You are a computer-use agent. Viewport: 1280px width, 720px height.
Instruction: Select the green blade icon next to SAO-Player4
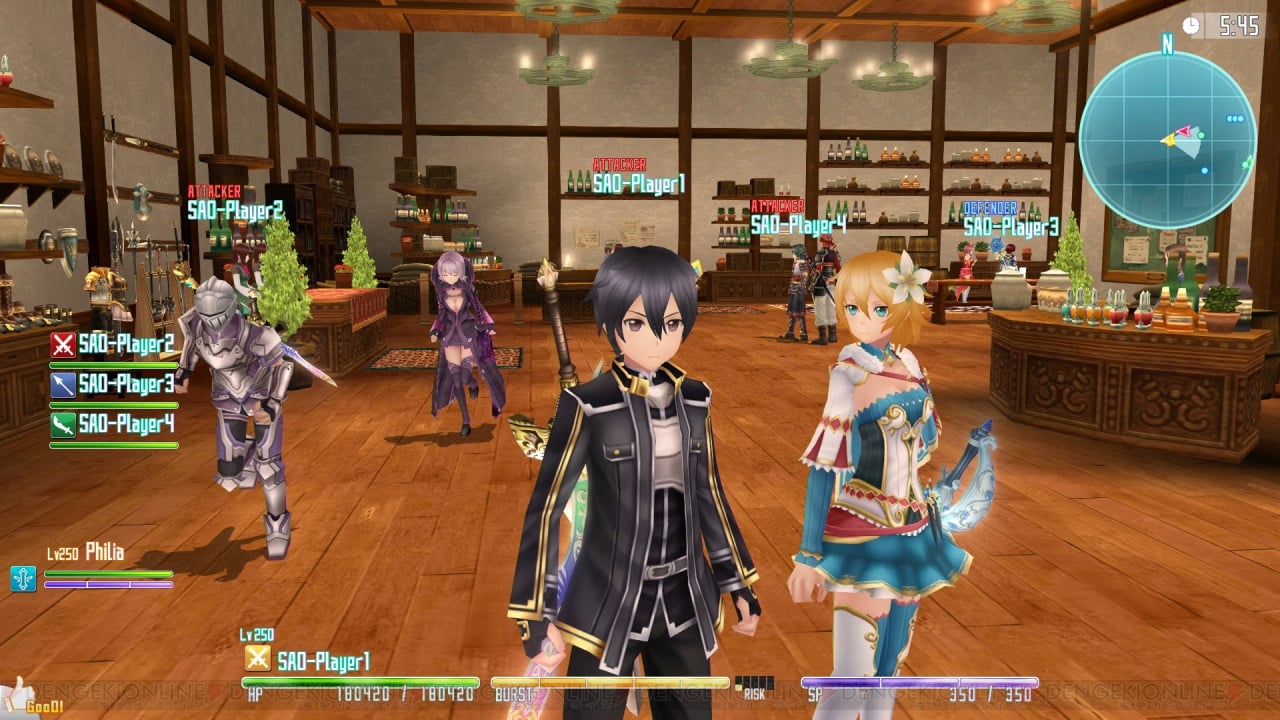pos(62,422)
